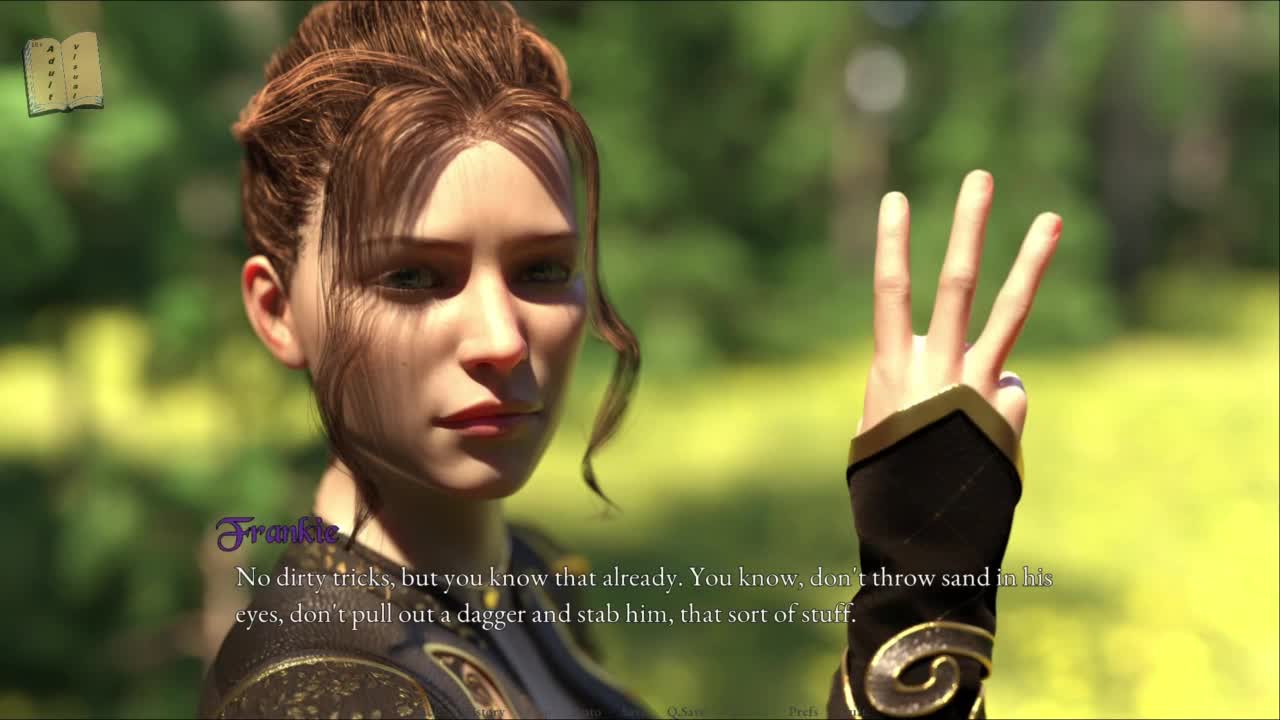Viewport: 1280px width, 720px height.
Task: Click the Q.Save quick menu button
Action: click(x=686, y=712)
